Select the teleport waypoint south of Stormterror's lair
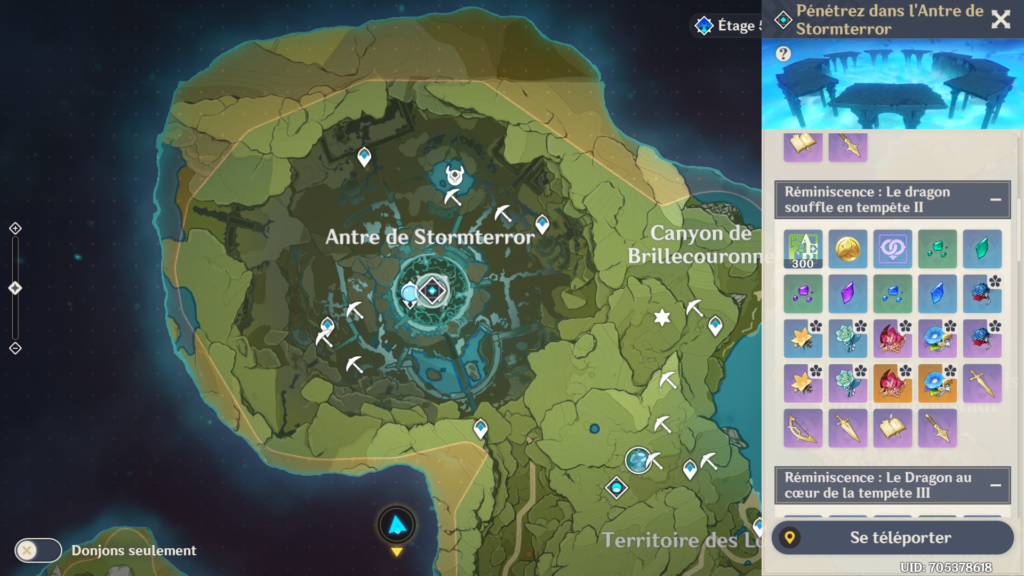 tap(481, 428)
